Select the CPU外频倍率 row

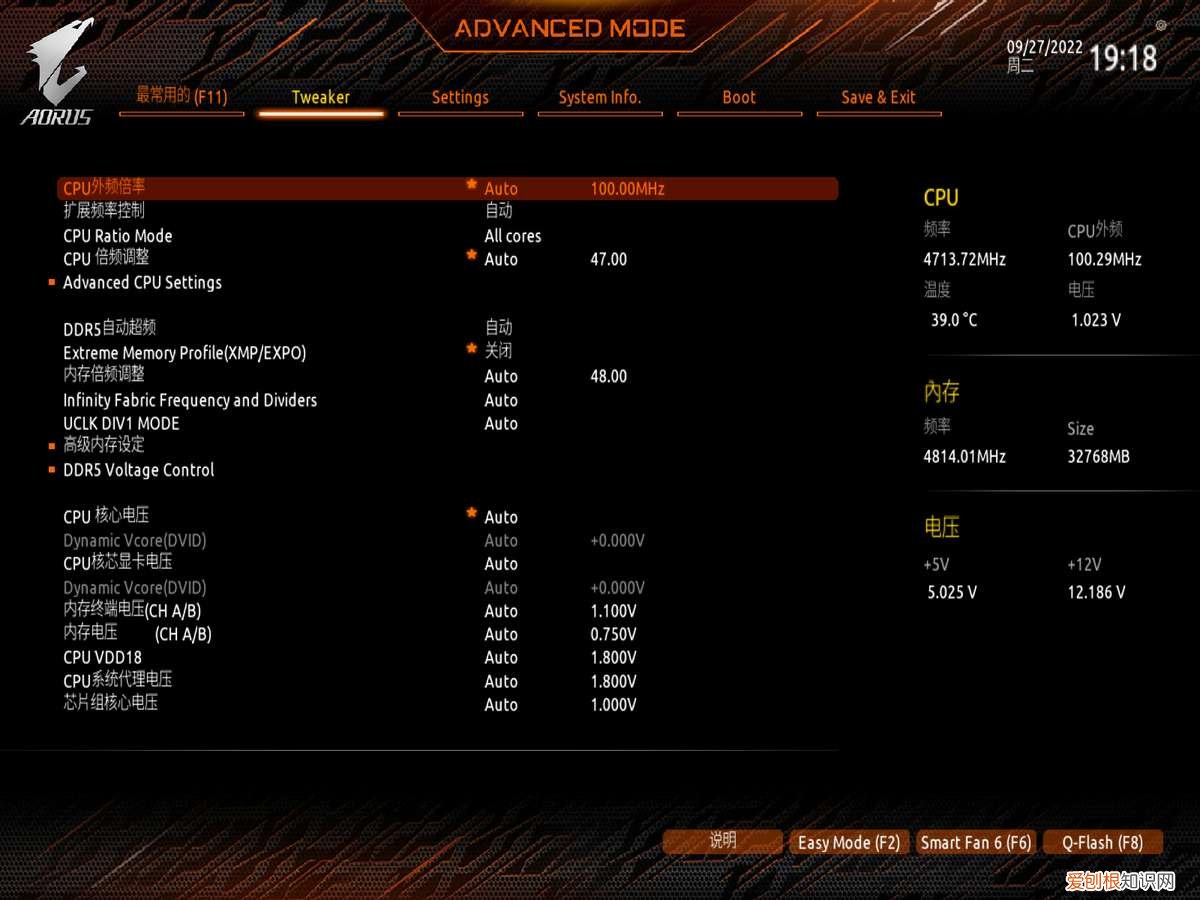pos(104,188)
